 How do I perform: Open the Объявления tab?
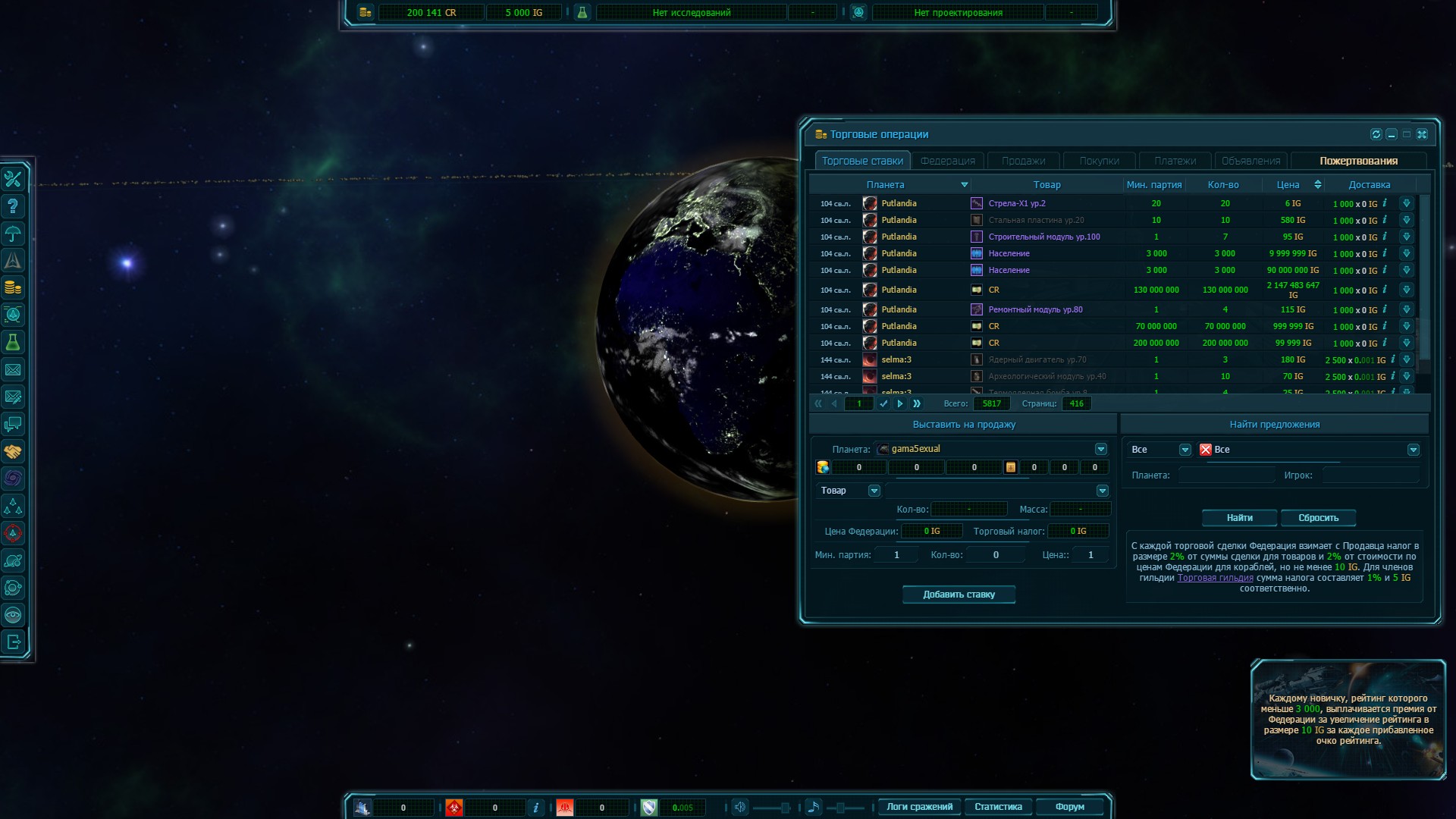click(1250, 161)
